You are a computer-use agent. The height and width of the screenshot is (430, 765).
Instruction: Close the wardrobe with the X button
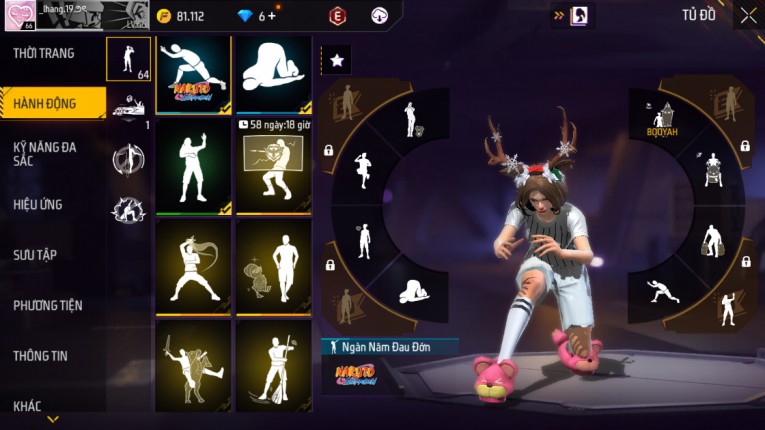pyautogui.click(x=748, y=15)
